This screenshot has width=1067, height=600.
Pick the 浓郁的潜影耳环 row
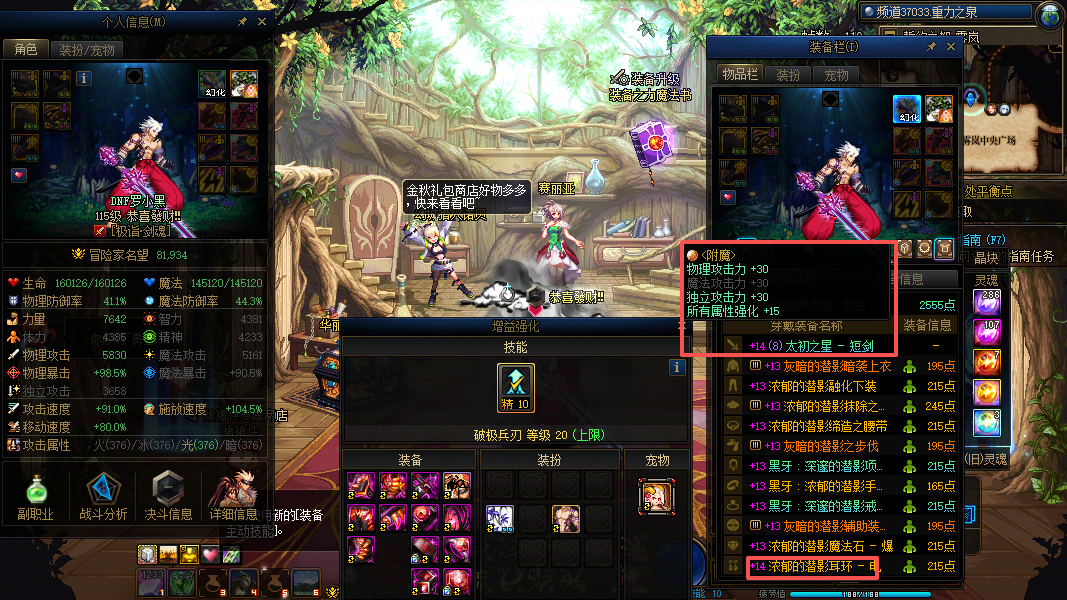812,566
